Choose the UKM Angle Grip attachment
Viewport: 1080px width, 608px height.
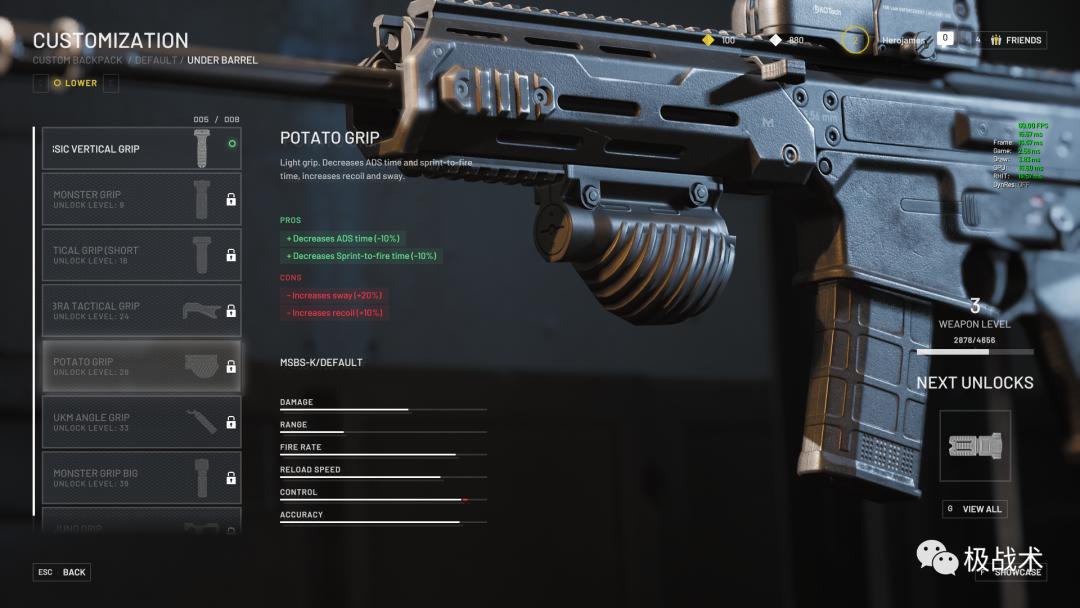(x=141, y=422)
